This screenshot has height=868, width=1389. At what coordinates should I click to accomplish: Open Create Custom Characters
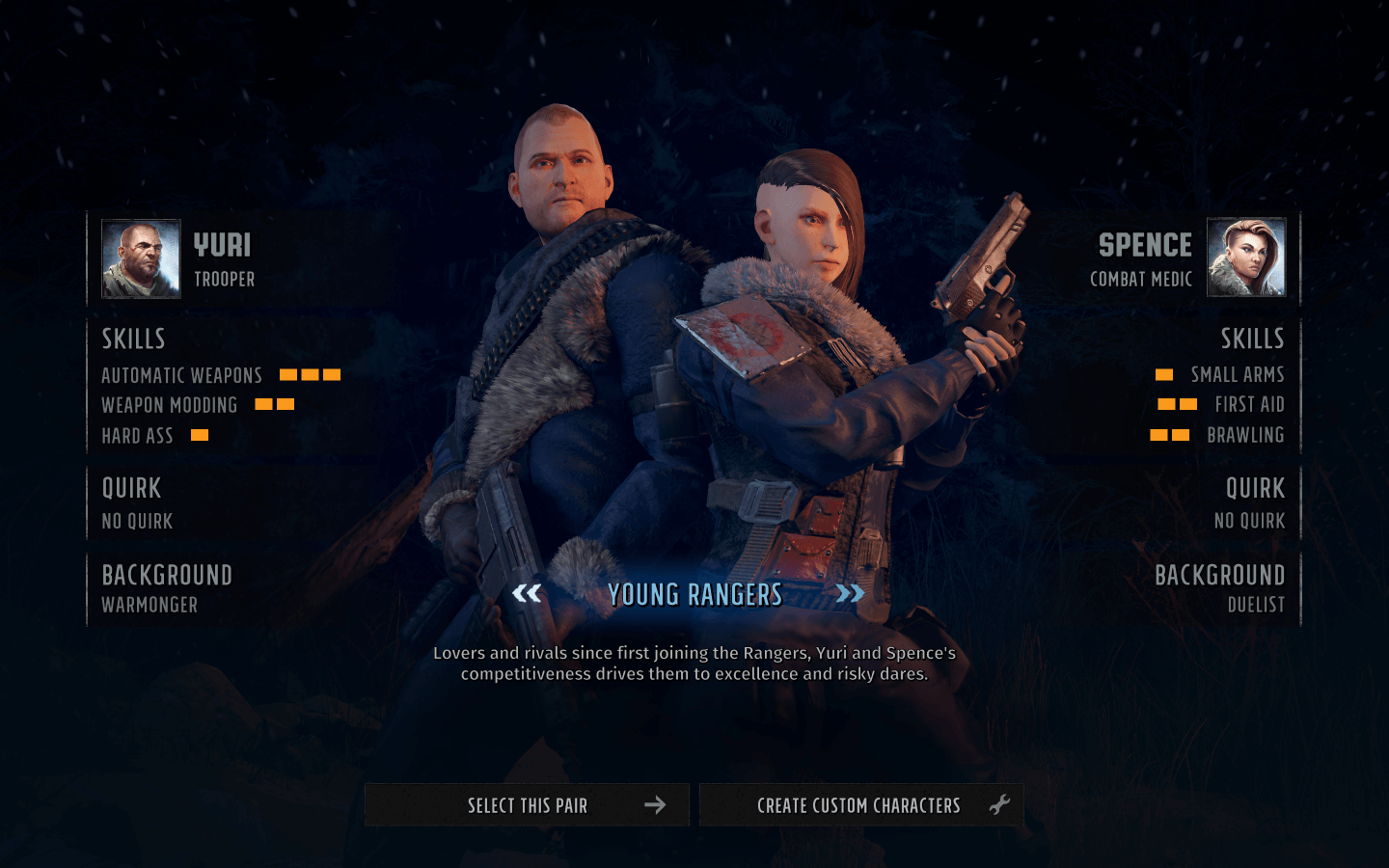pyautogui.click(x=860, y=805)
